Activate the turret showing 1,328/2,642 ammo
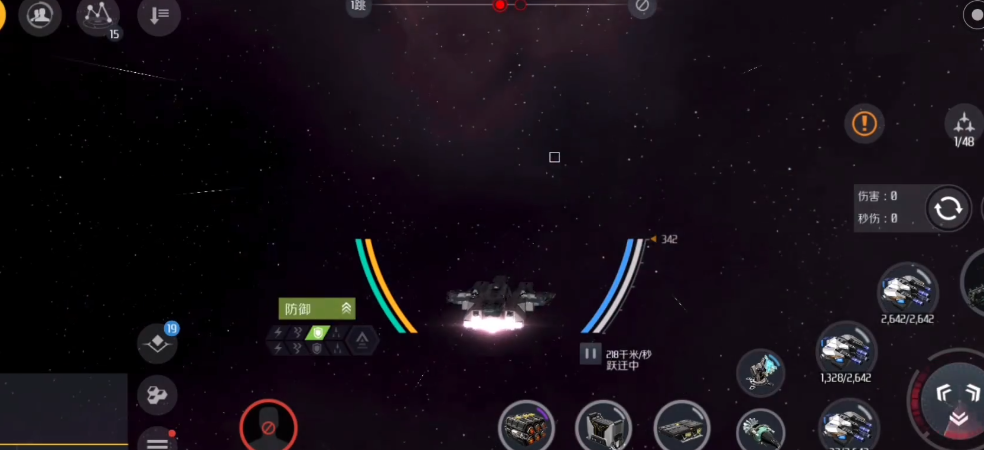984x450 pixels. point(846,350)
